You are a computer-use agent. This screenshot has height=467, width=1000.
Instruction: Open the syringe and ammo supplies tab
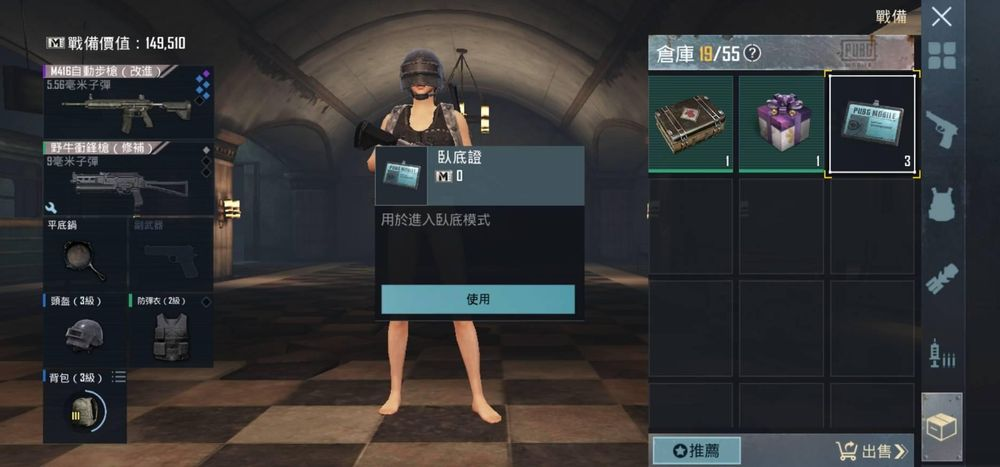coord(942,352)
